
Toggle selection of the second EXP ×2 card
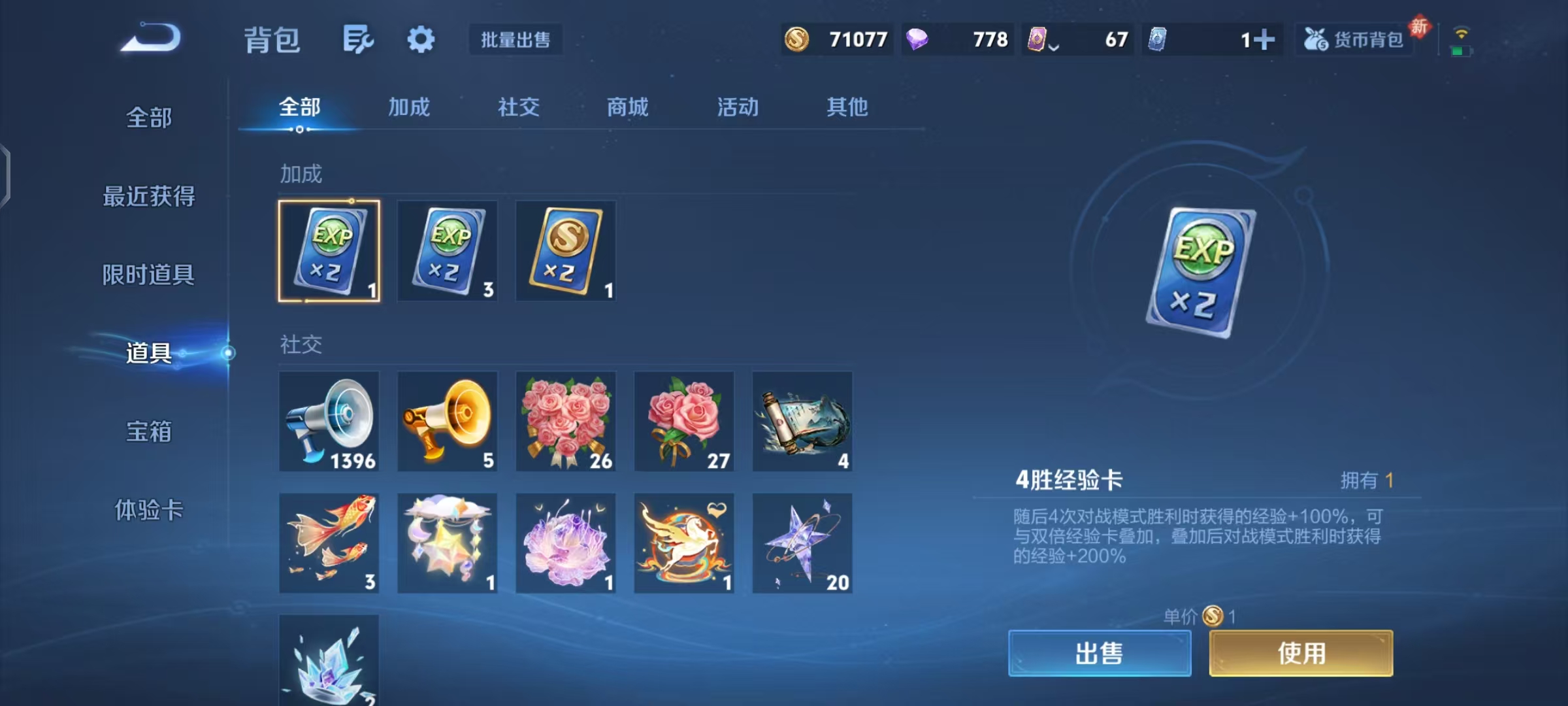pos(448,252)
